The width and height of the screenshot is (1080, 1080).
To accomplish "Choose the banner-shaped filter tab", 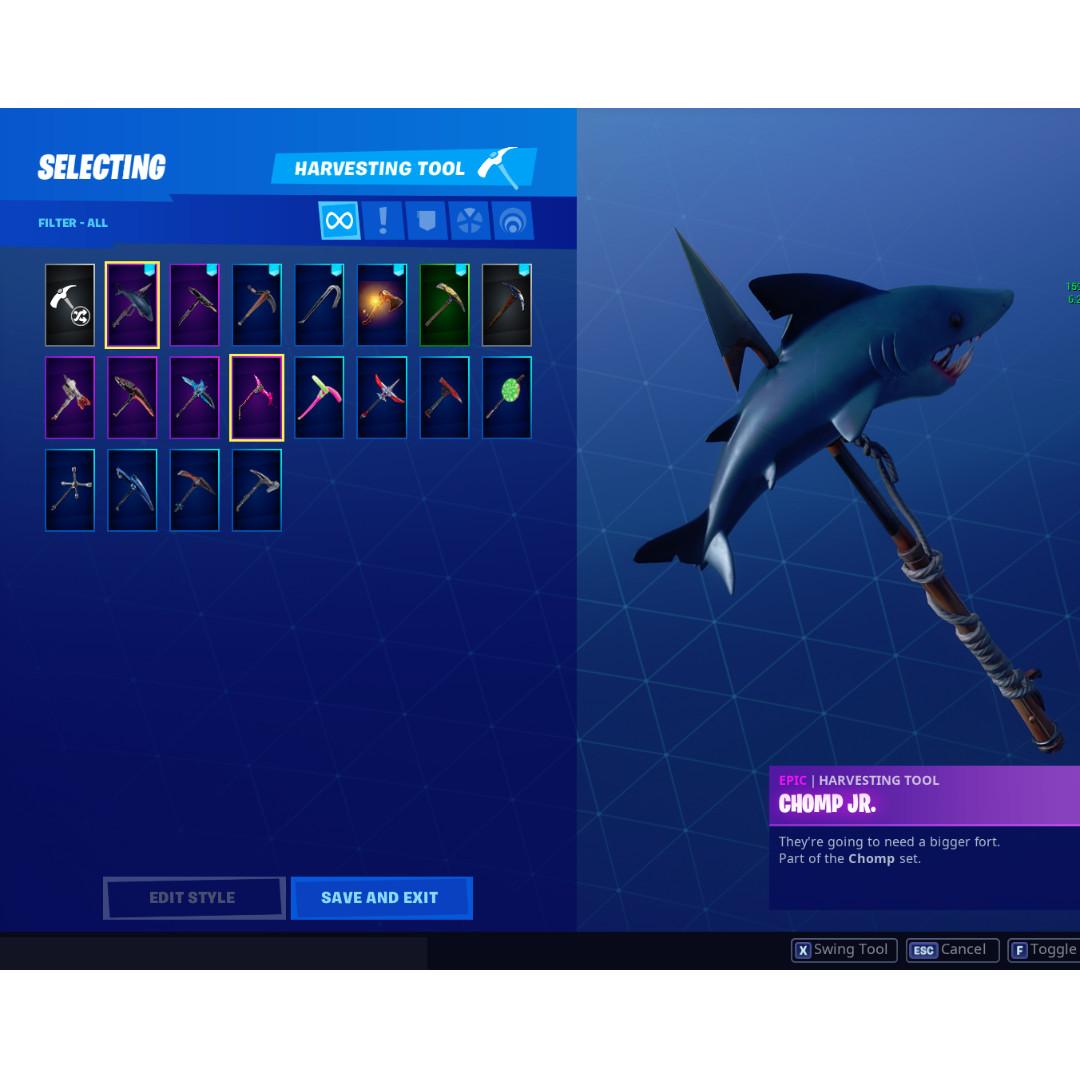I will pyautogui.click(x=427, y=220).
